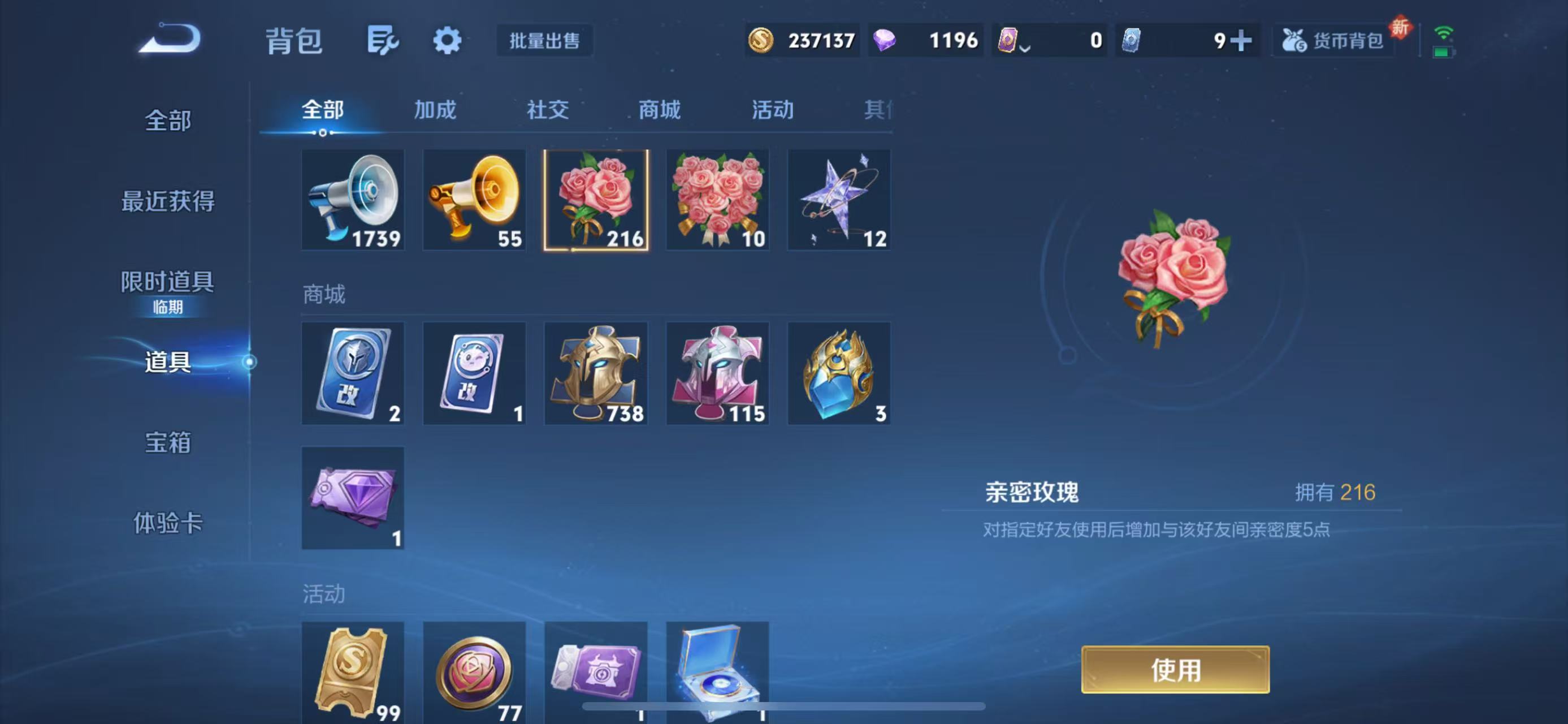Viewport: 1568px width, 724px height.
Task: Open the 社交 tab
Action: [547, 110]
